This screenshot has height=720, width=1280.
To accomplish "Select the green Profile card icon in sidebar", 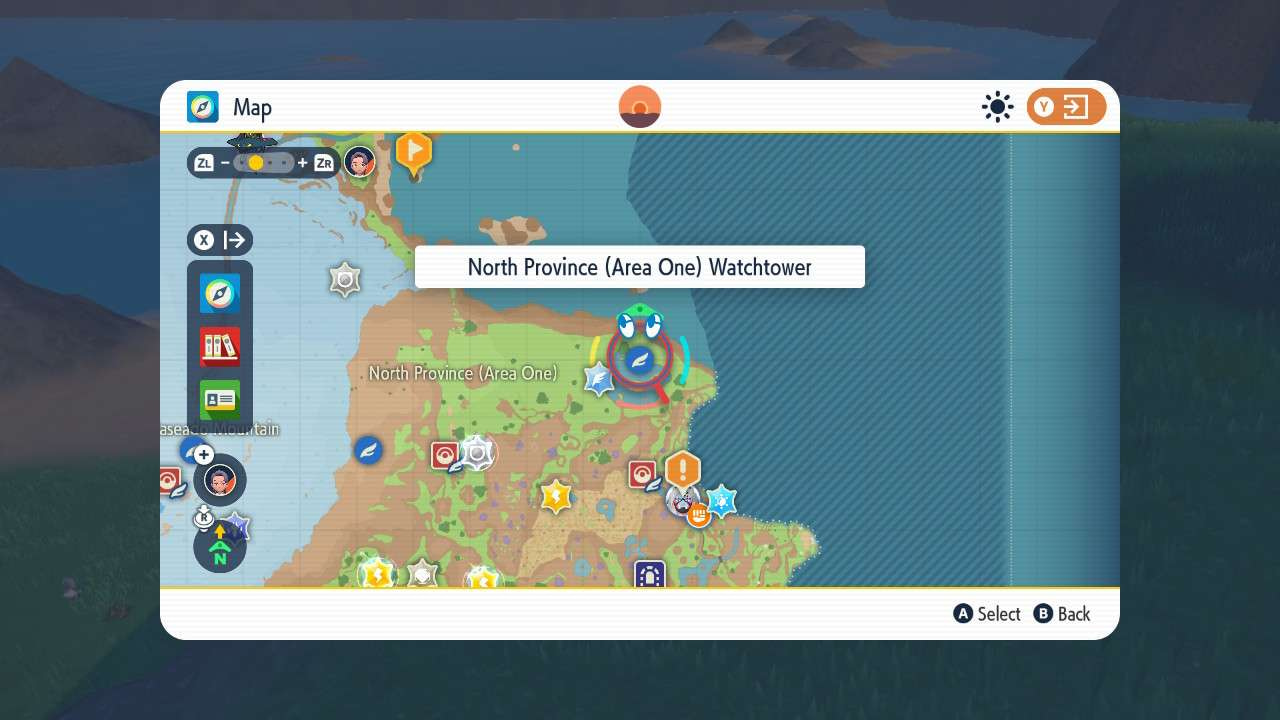I will (x=219, y=399).
